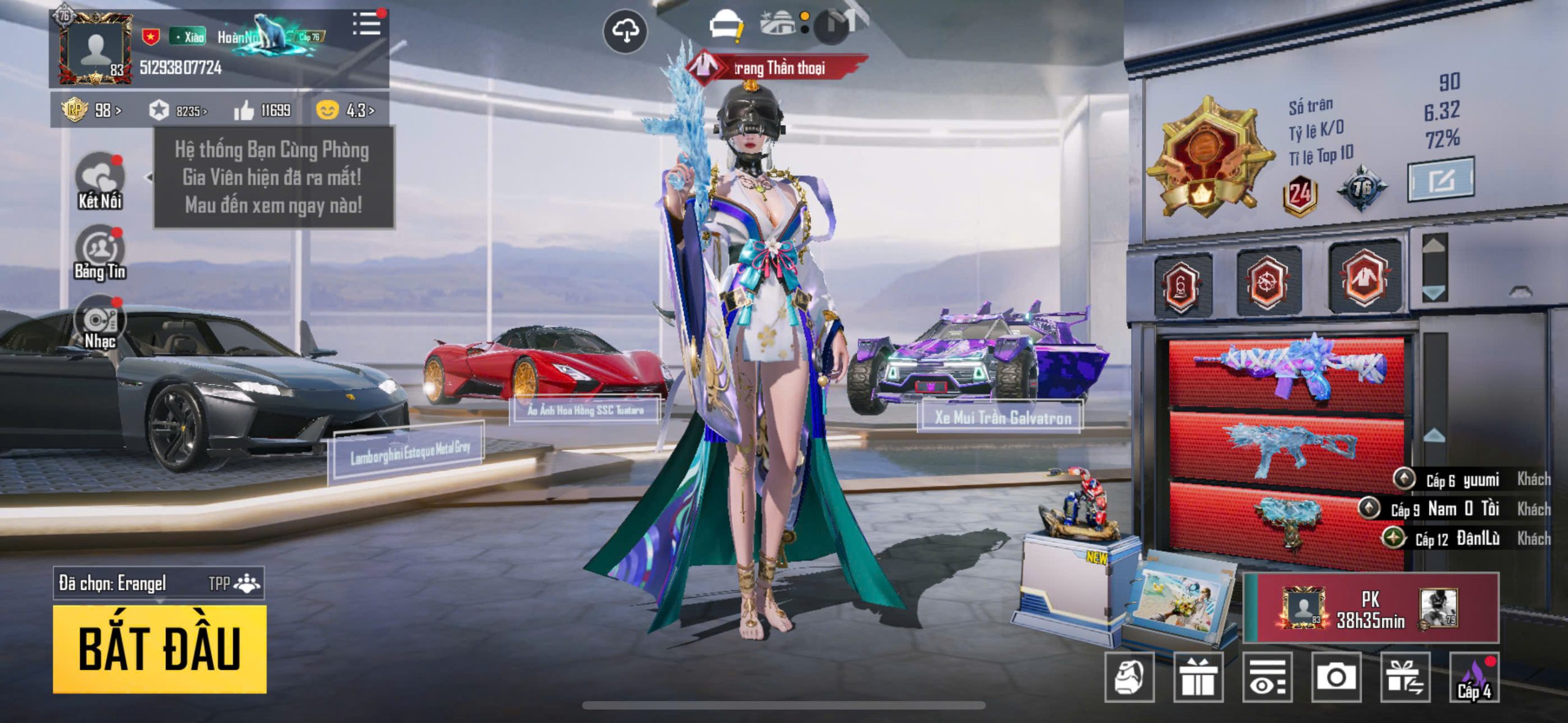This screenshot has height=723, width=1568.
Task: Open the Erangel map mode selector
Action: pos(159,583)
